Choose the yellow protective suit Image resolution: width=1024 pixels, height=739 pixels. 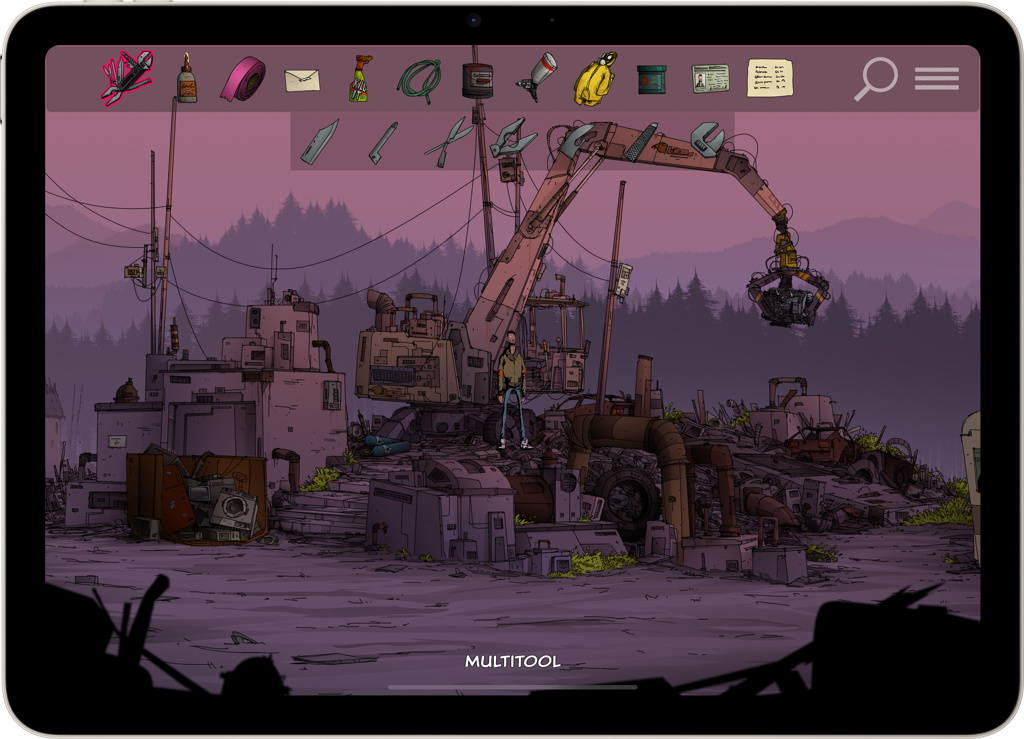pyautogui.click(x=594, y=79)
